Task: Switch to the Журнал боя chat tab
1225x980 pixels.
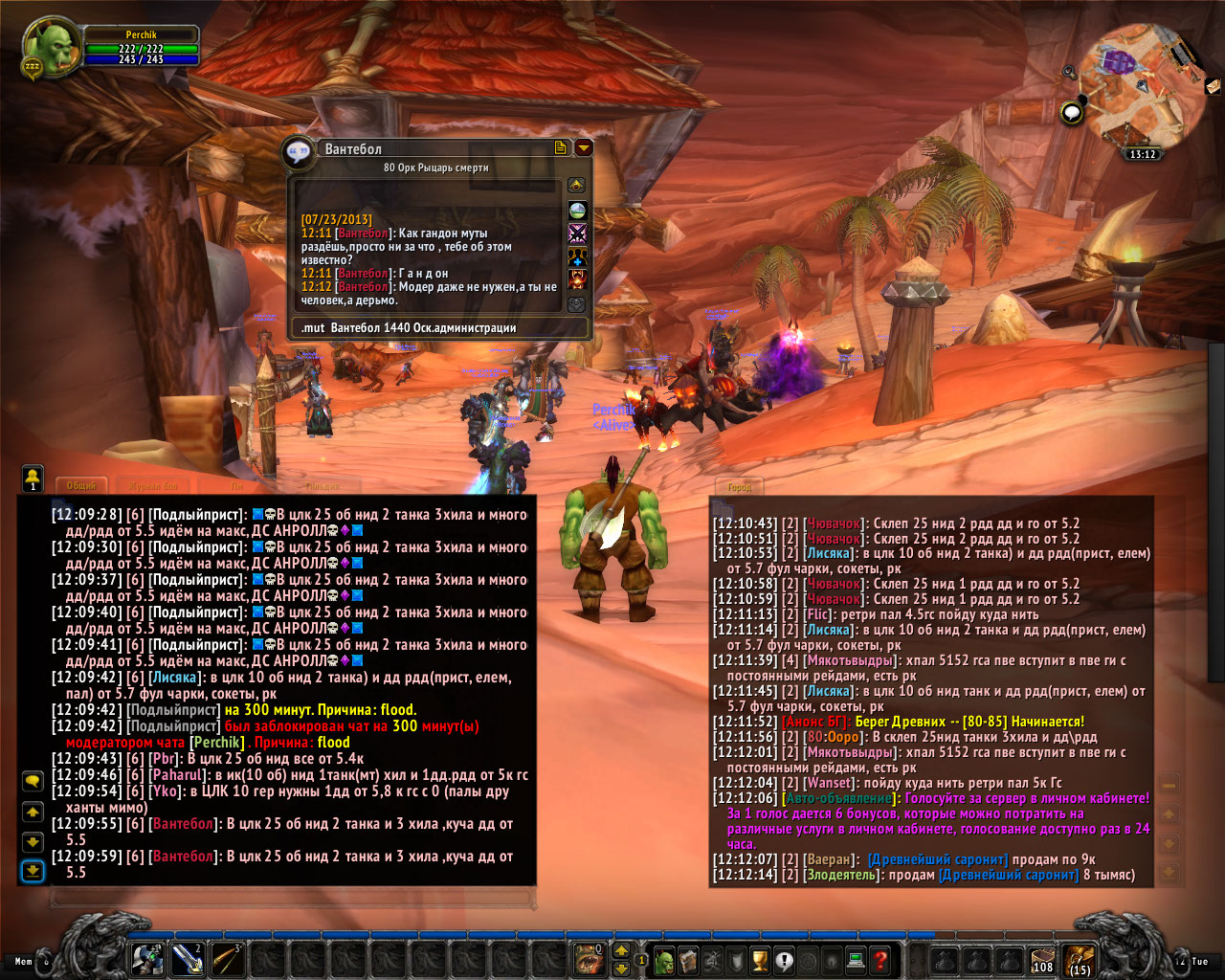Action: pyautogui.click(x=153, y=486)
